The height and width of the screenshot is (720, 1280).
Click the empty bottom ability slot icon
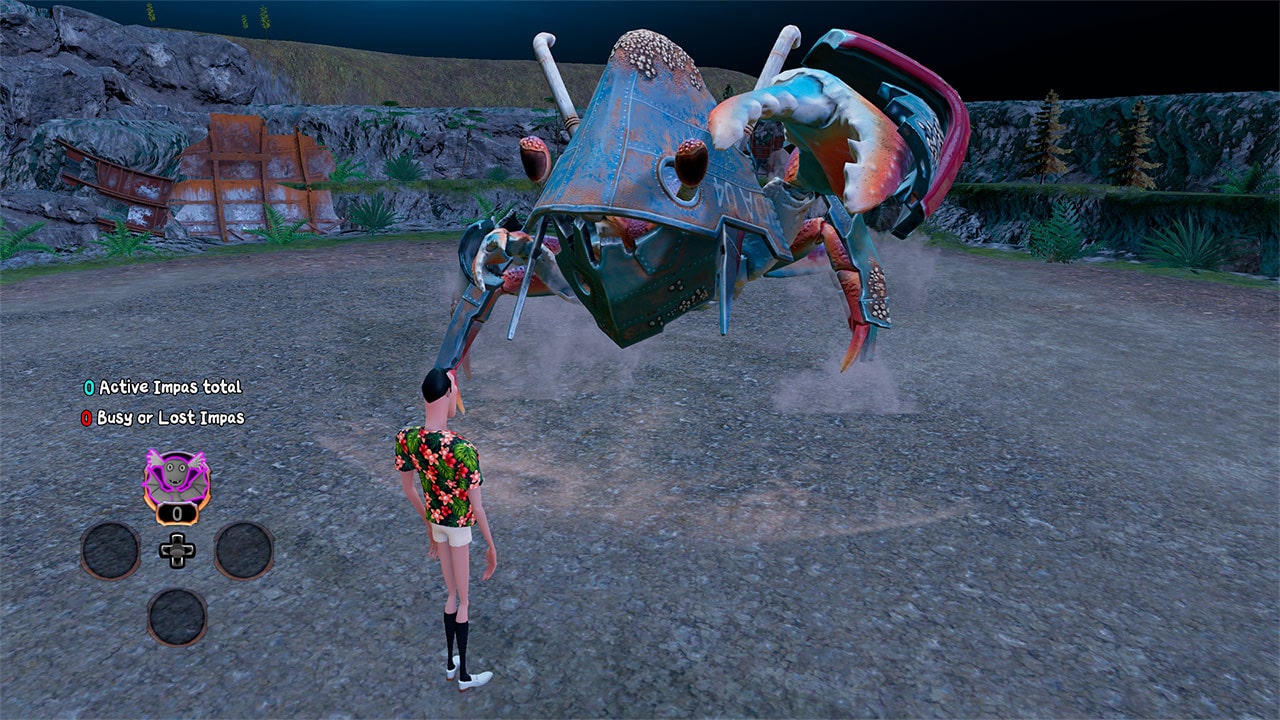(176, 618)
